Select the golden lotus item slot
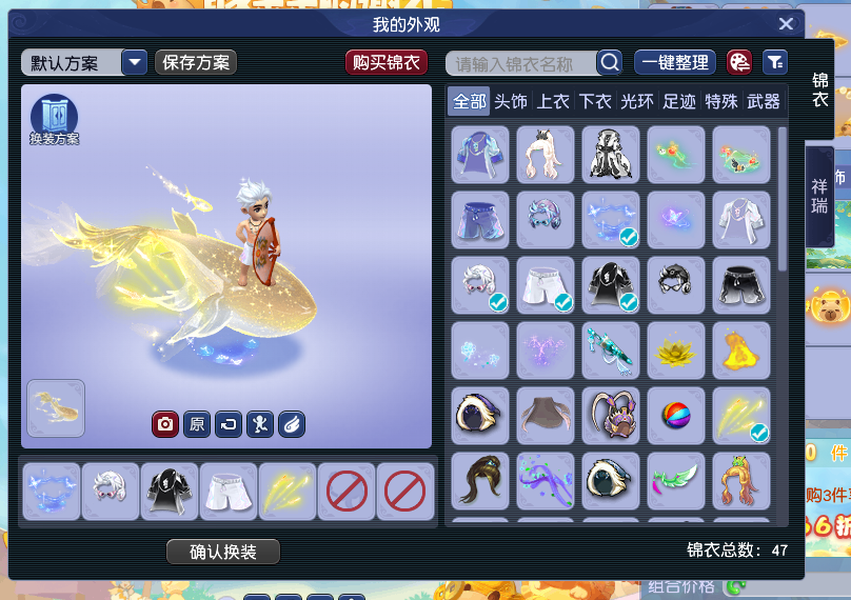Viewport: 851px width, 600px height. point(676,351)
